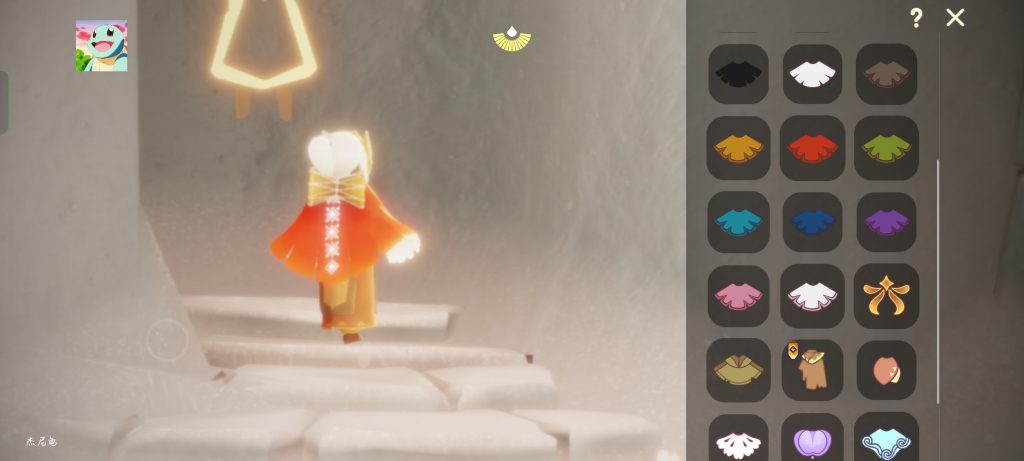Select the black cape
The height and width of the screenshot is (461, 1024).
click(738, 74)
